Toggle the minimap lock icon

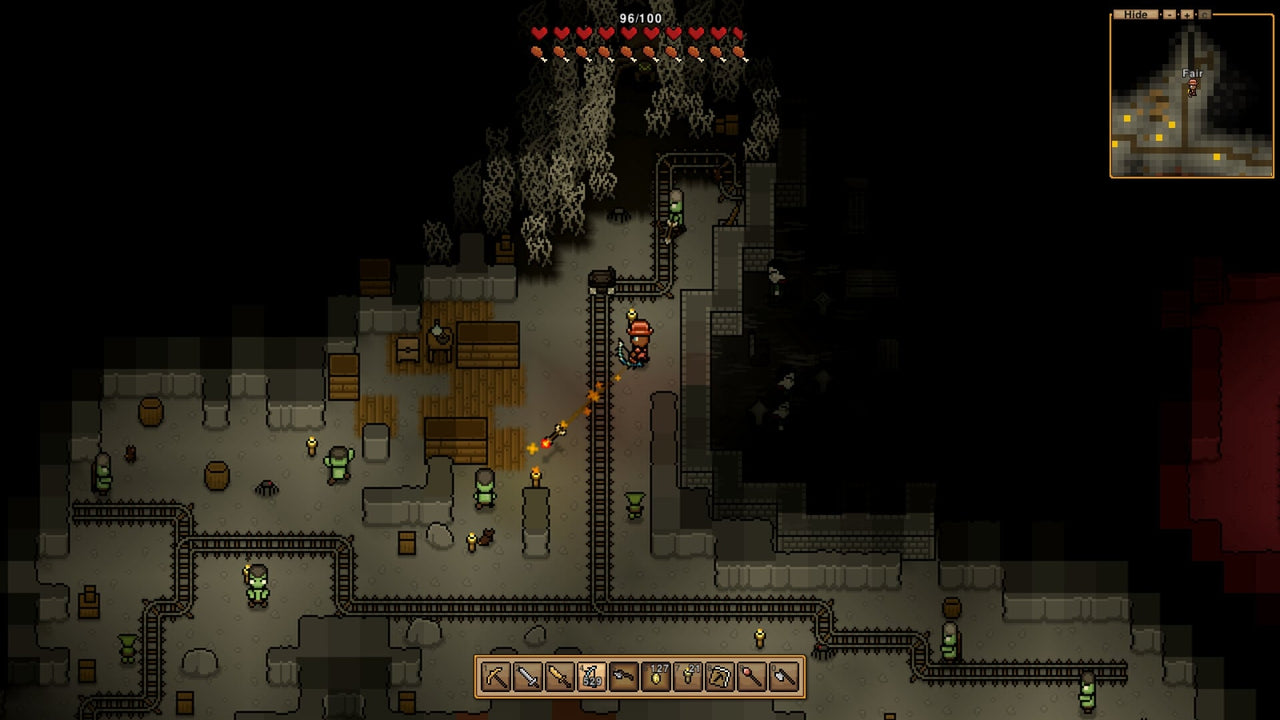tap(1204, 14)
